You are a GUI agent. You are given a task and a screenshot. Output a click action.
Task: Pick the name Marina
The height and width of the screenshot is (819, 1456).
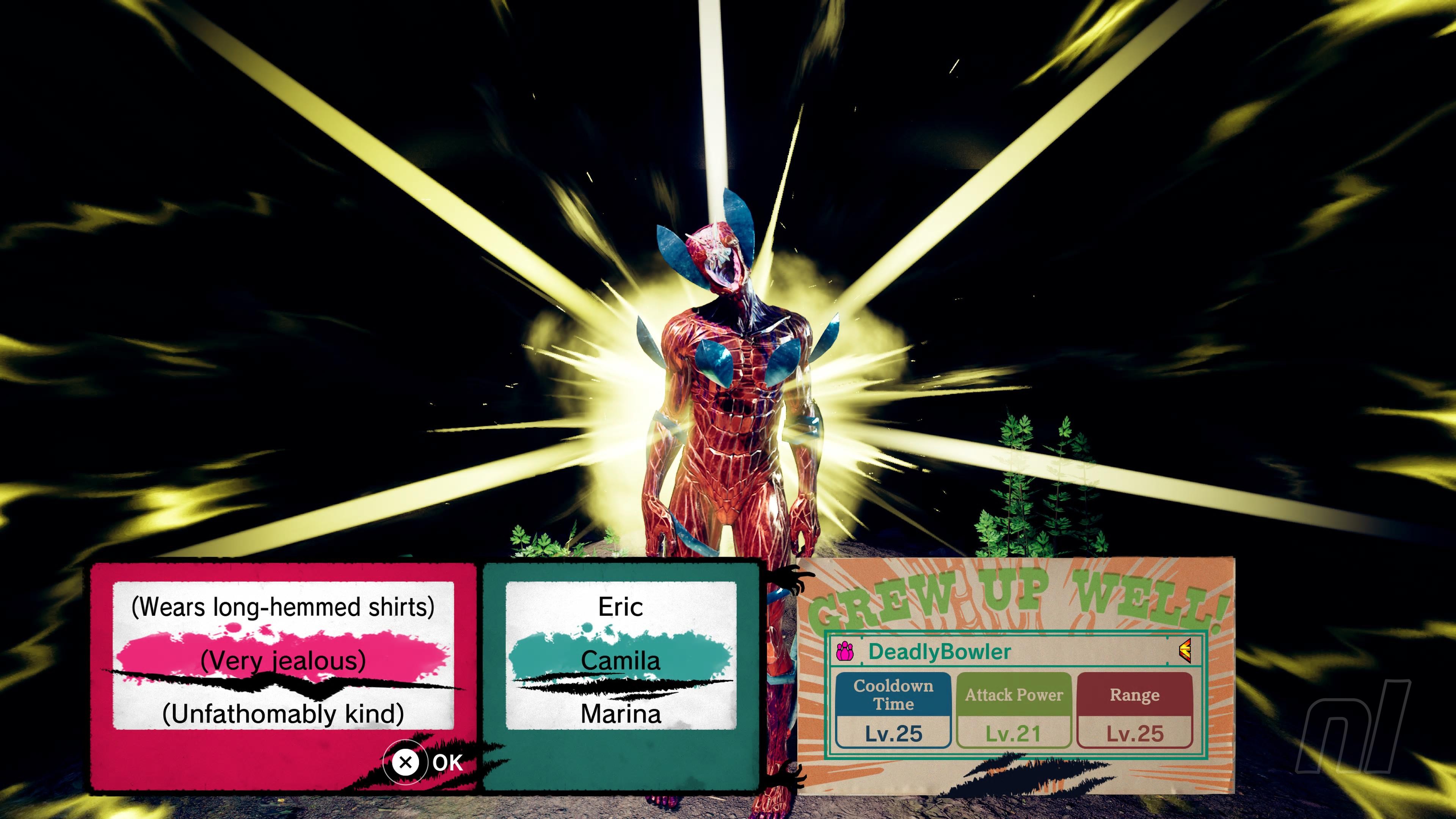coord(621,714)
